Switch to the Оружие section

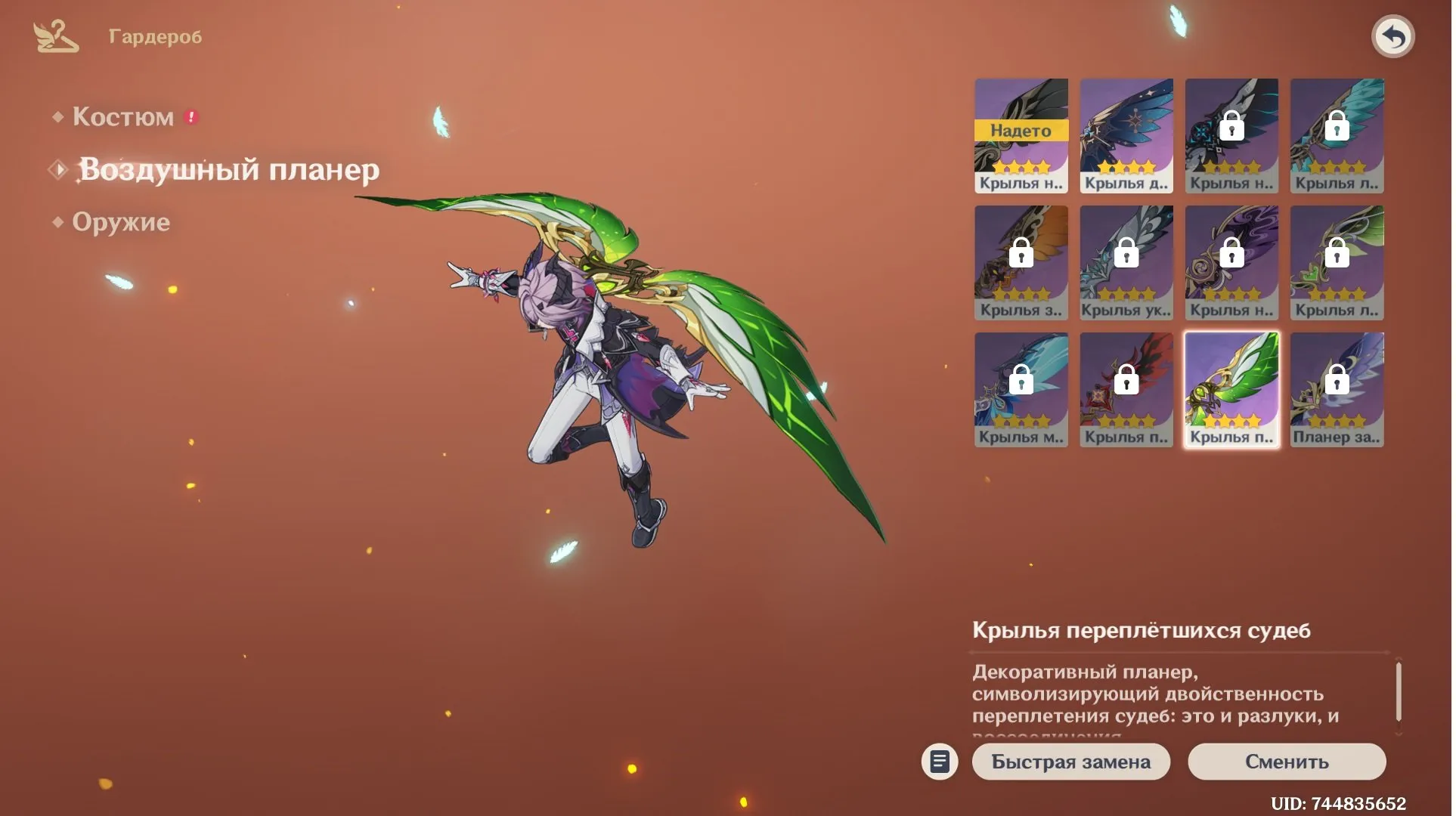point(121,221)
